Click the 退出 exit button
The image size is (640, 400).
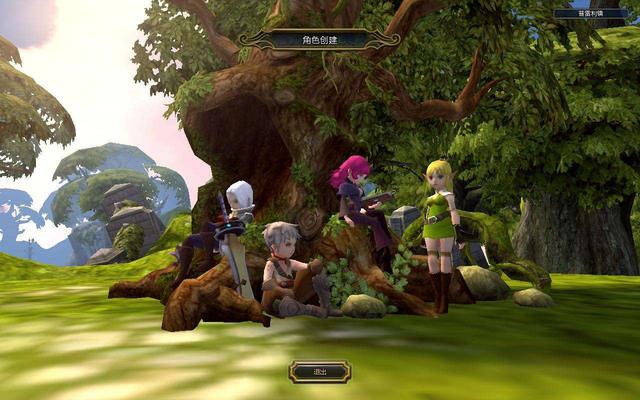pyautogui.click(x=320, y=372)
